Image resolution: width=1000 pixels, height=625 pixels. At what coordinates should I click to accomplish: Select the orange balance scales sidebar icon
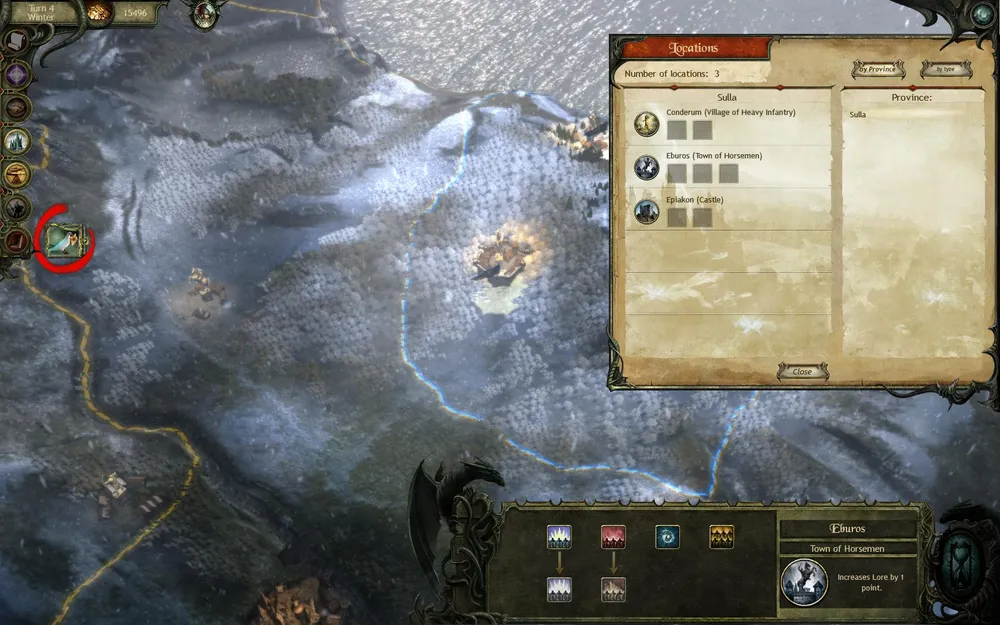pos(17,174)
